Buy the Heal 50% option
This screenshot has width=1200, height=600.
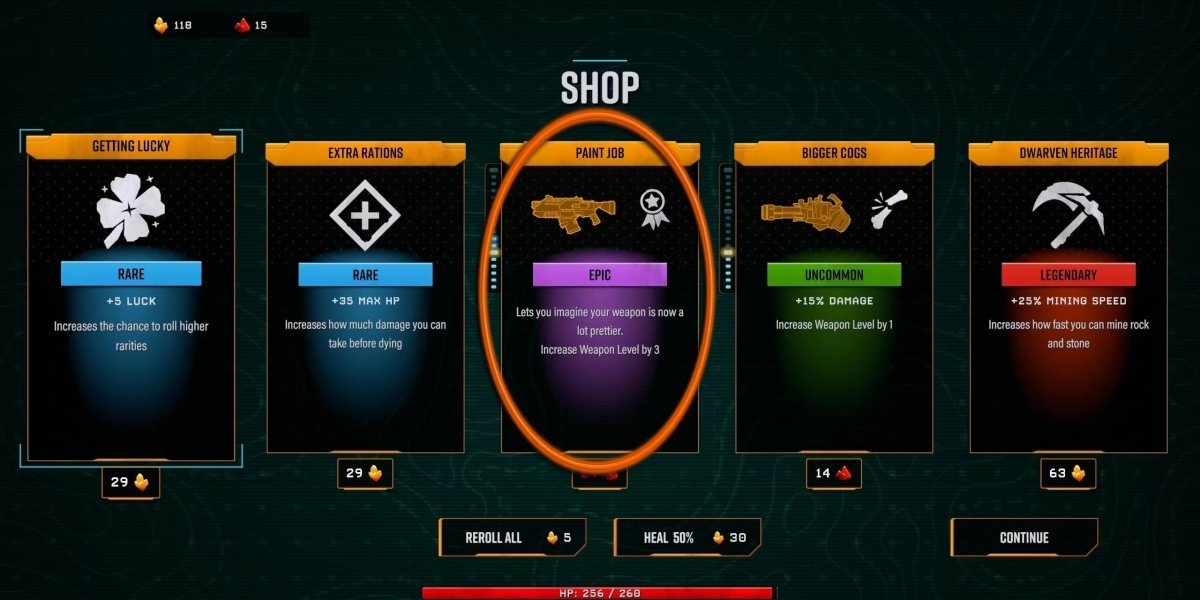point(687,538)
